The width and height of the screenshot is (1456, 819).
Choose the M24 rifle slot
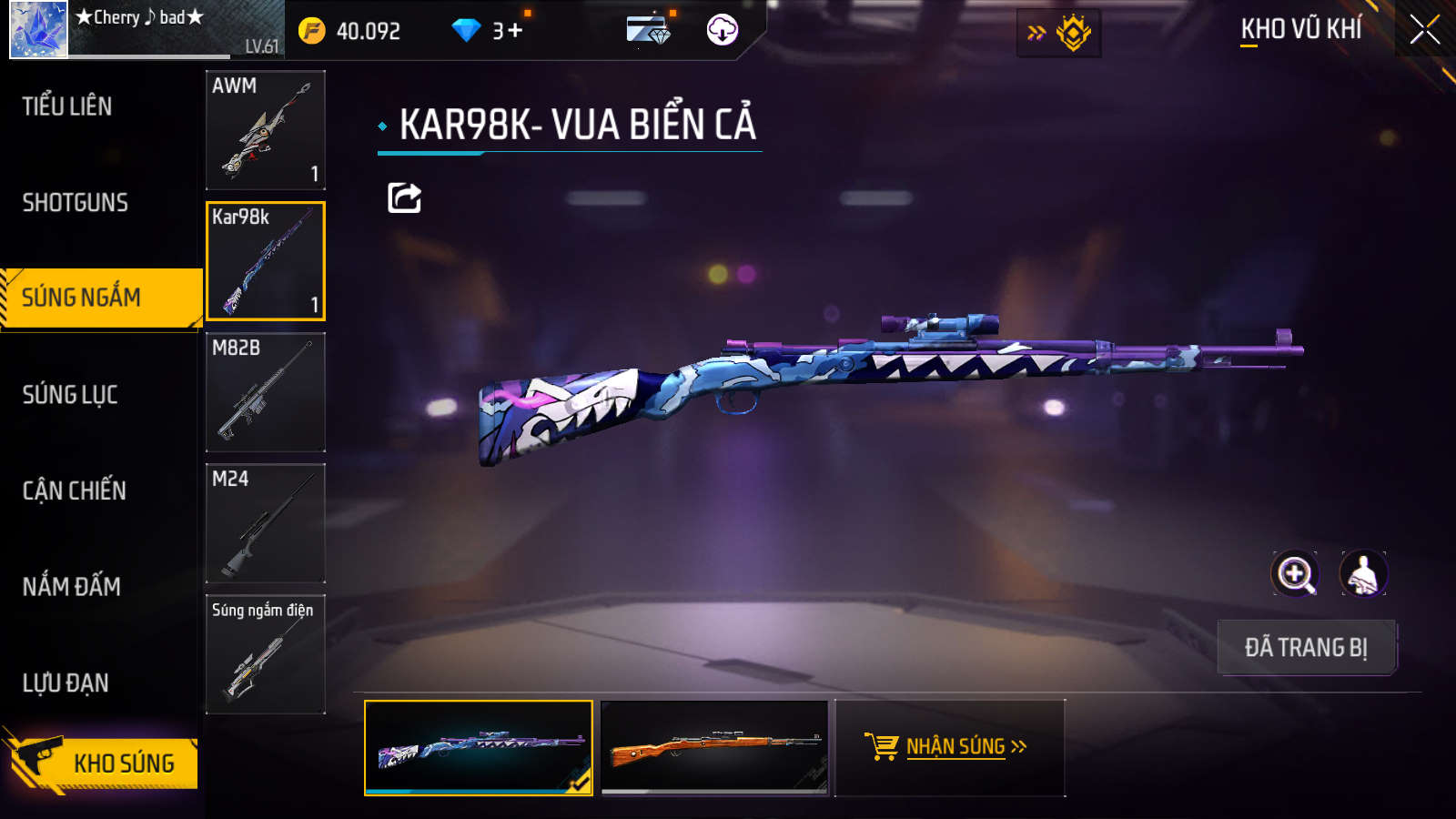(265, 523)
